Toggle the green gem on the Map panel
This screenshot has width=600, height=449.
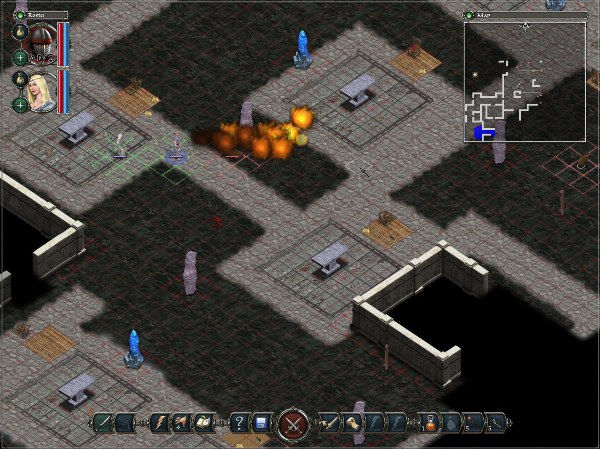click(x=469, y=16)
